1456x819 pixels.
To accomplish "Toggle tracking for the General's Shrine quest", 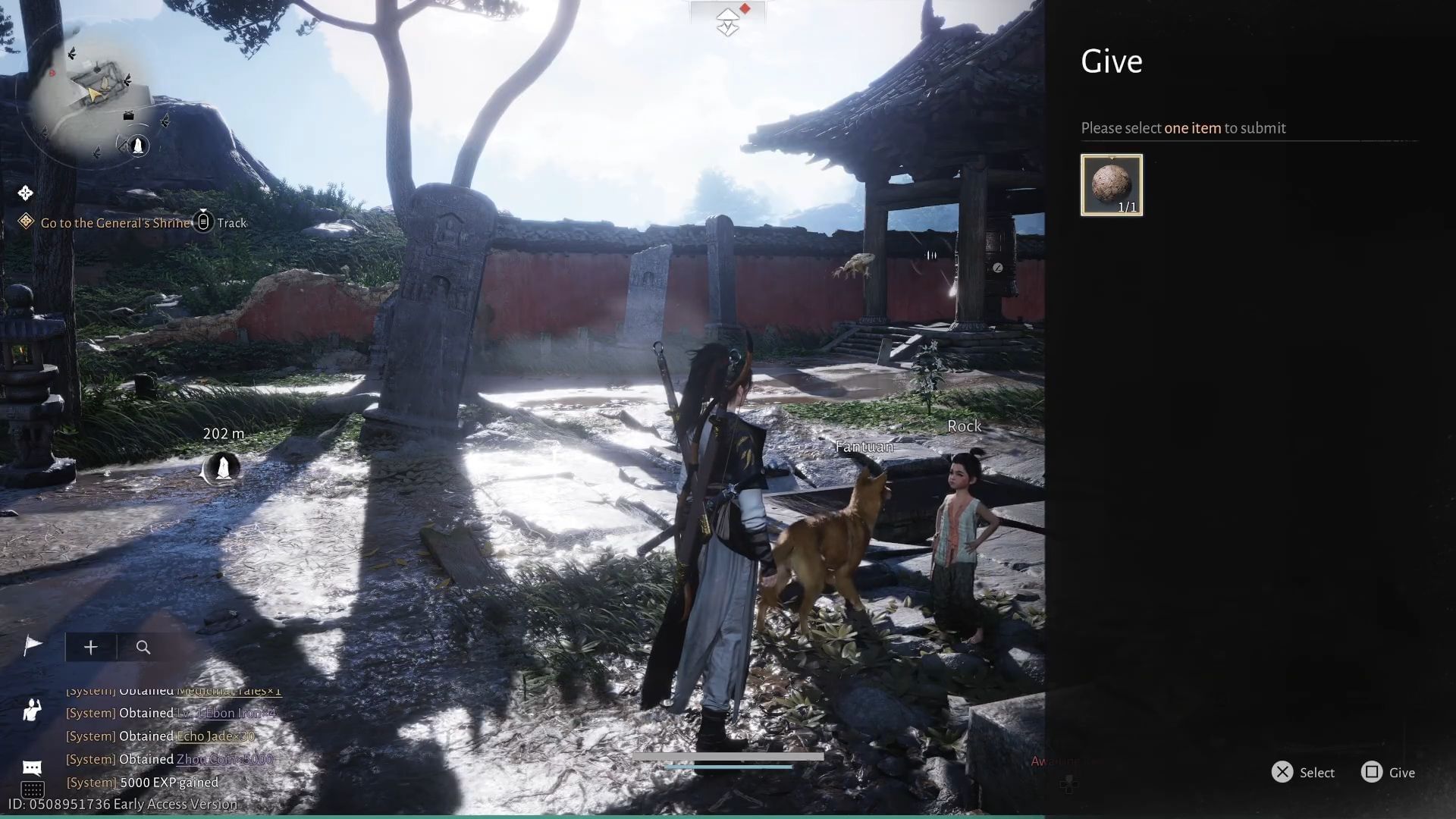I will 203,222.
